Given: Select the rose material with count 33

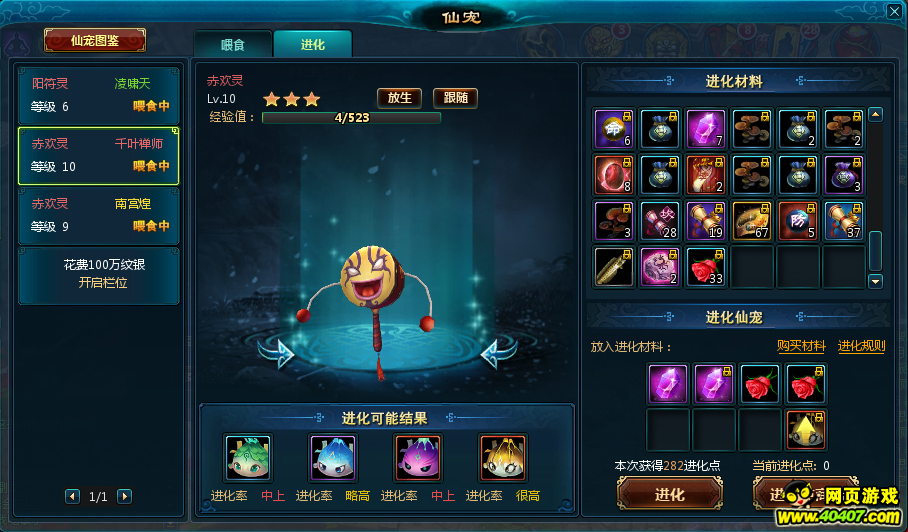Looking at the screenshot, I should (706, 267).
